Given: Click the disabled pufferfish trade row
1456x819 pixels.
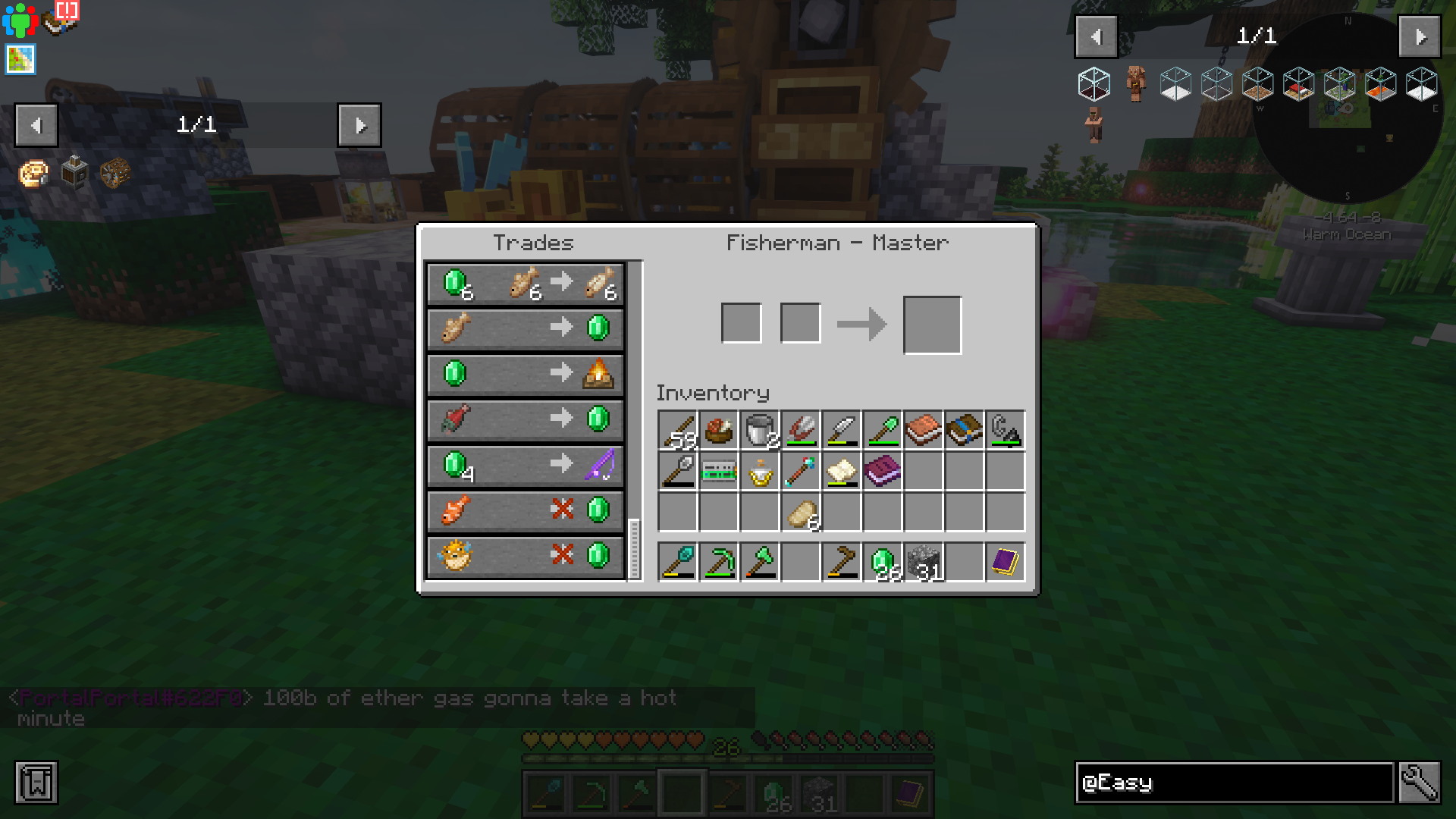Looking at the screenshot, I should [x=526, y=557].
